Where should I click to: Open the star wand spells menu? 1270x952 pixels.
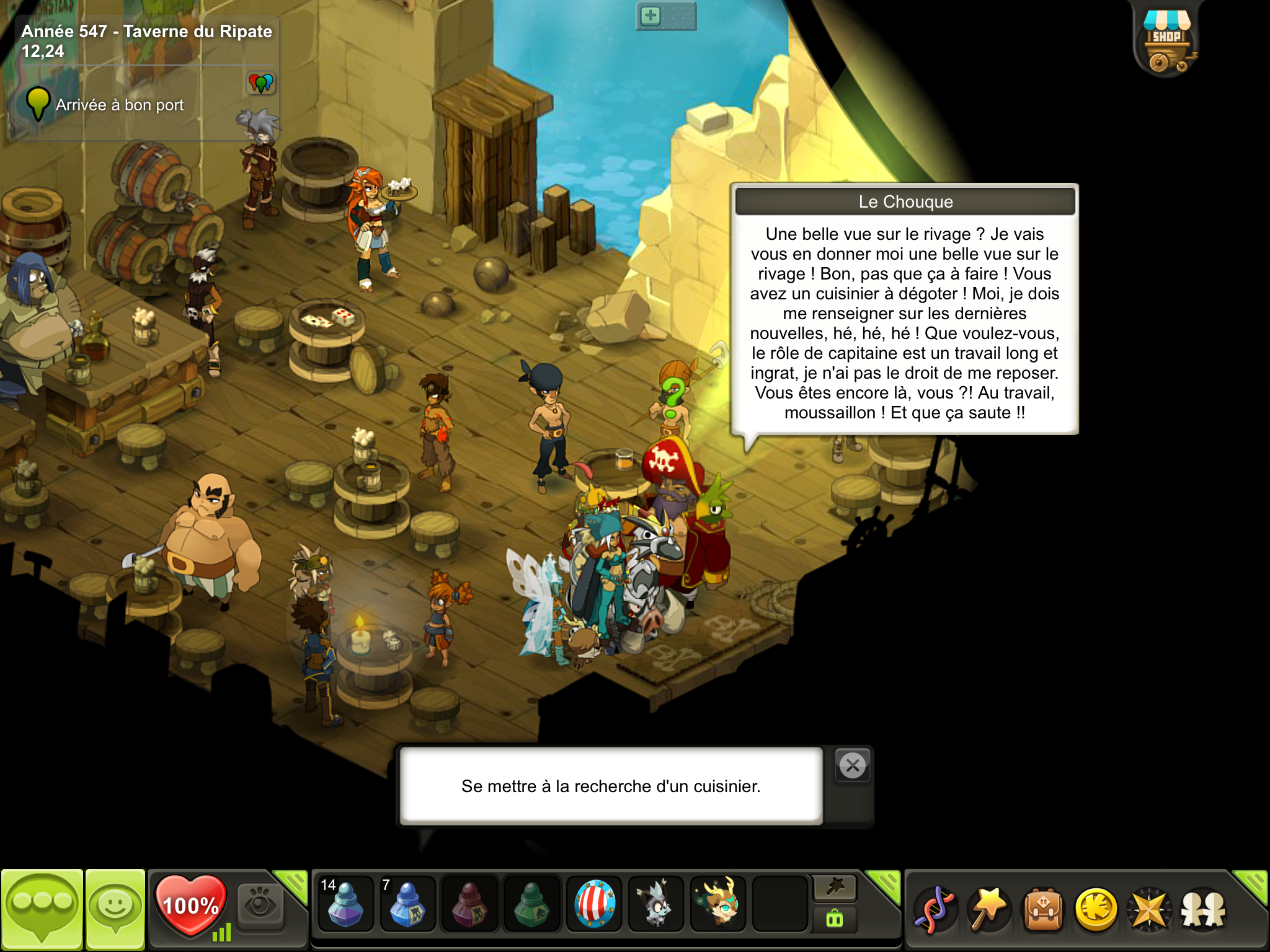tap(989, 910)
